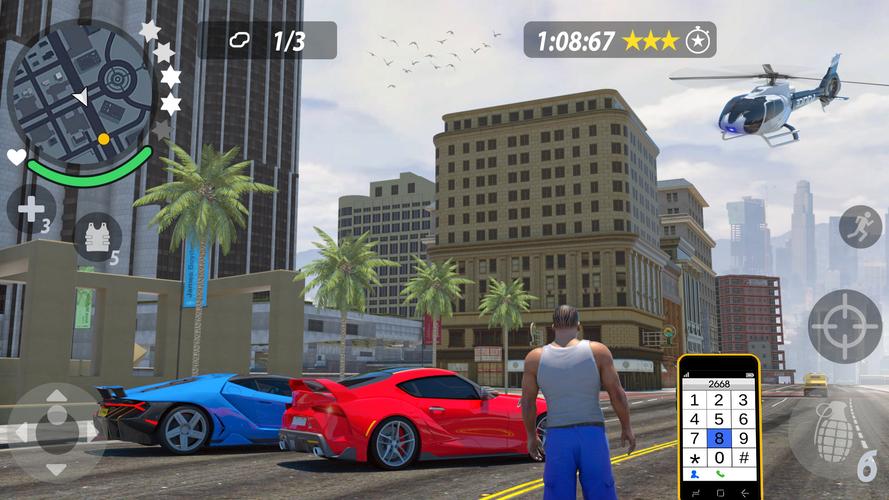This screenshot has width=889, height=500.
Task: Tap the hash key on the phone
Action: pos(745,457)
